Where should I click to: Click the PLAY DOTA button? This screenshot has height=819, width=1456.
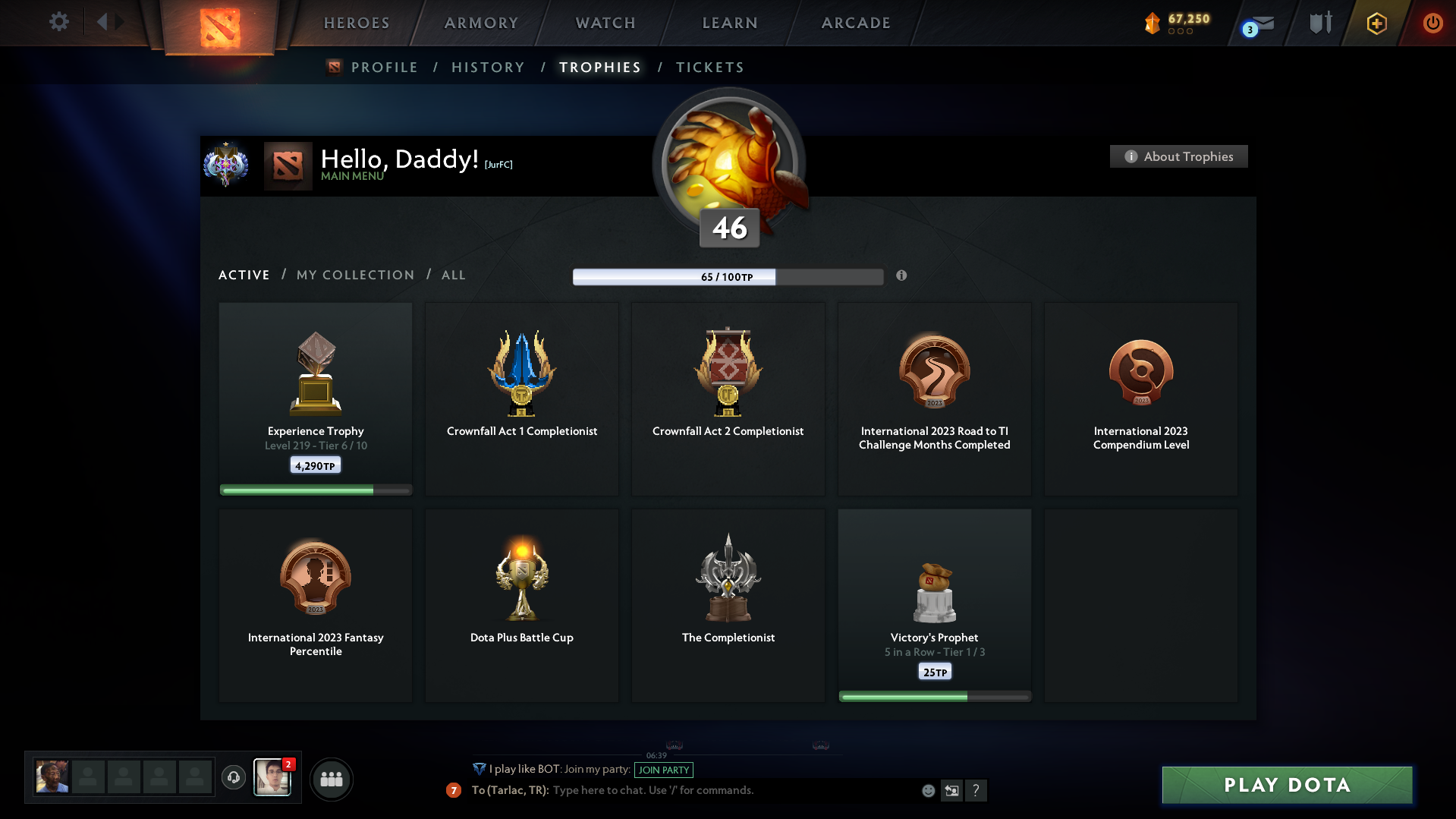[x=1286, y=785]
